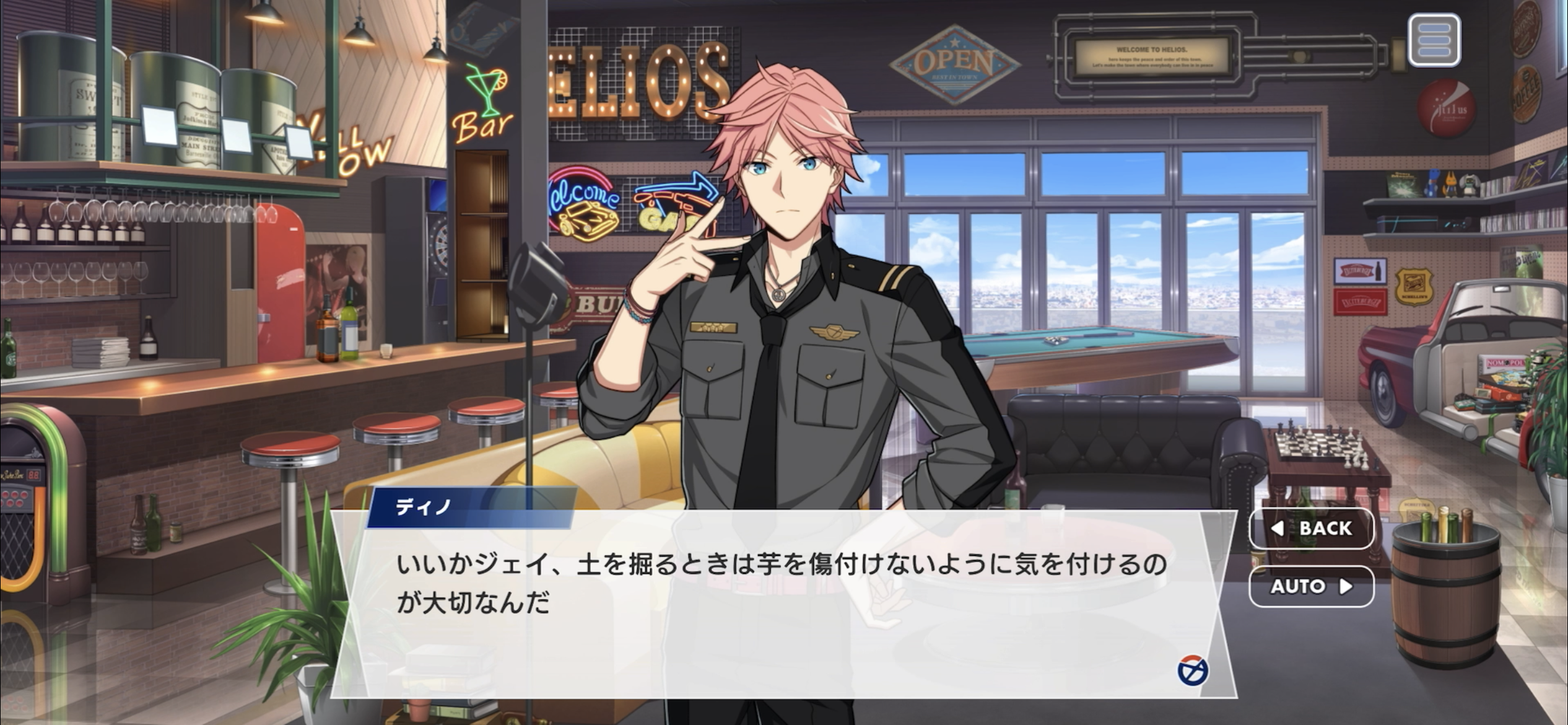Screen dimensions: 1568x725
Task: Go back with the BACK button
Action: 1311,528
